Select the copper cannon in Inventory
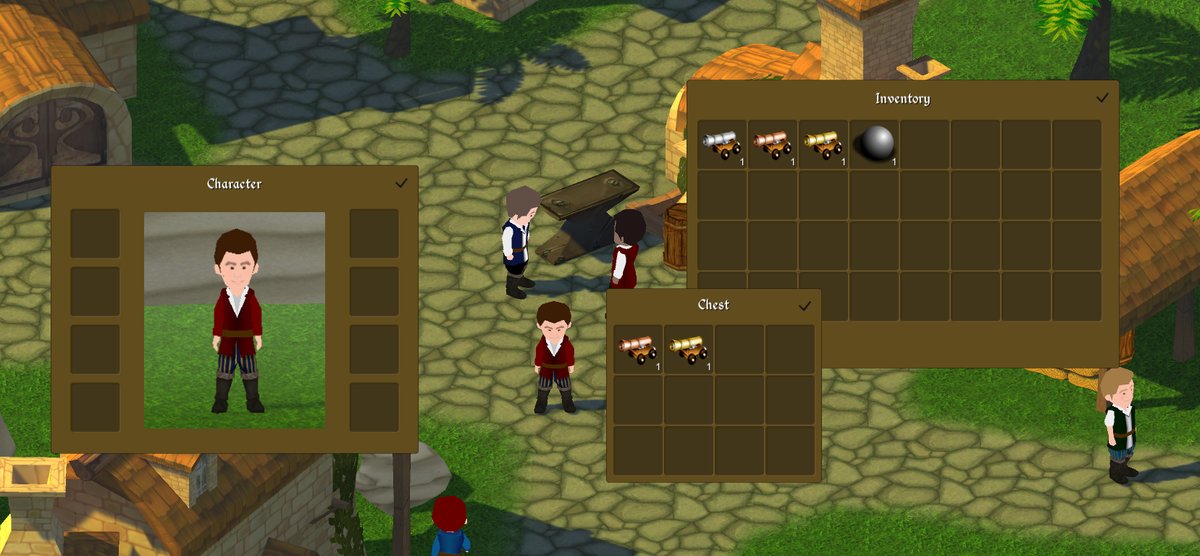Viewport: 1200px width, 556px height. [772, 144]
